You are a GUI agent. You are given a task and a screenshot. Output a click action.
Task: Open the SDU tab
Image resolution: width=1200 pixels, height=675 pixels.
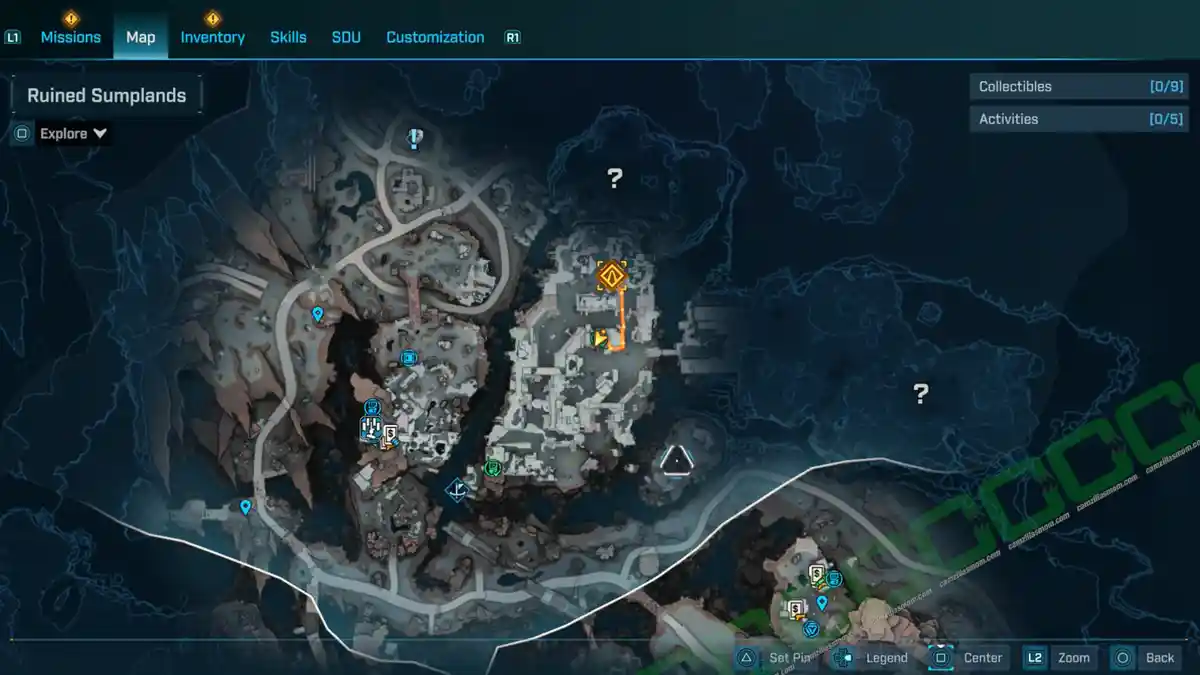click(x=346, y=37)
